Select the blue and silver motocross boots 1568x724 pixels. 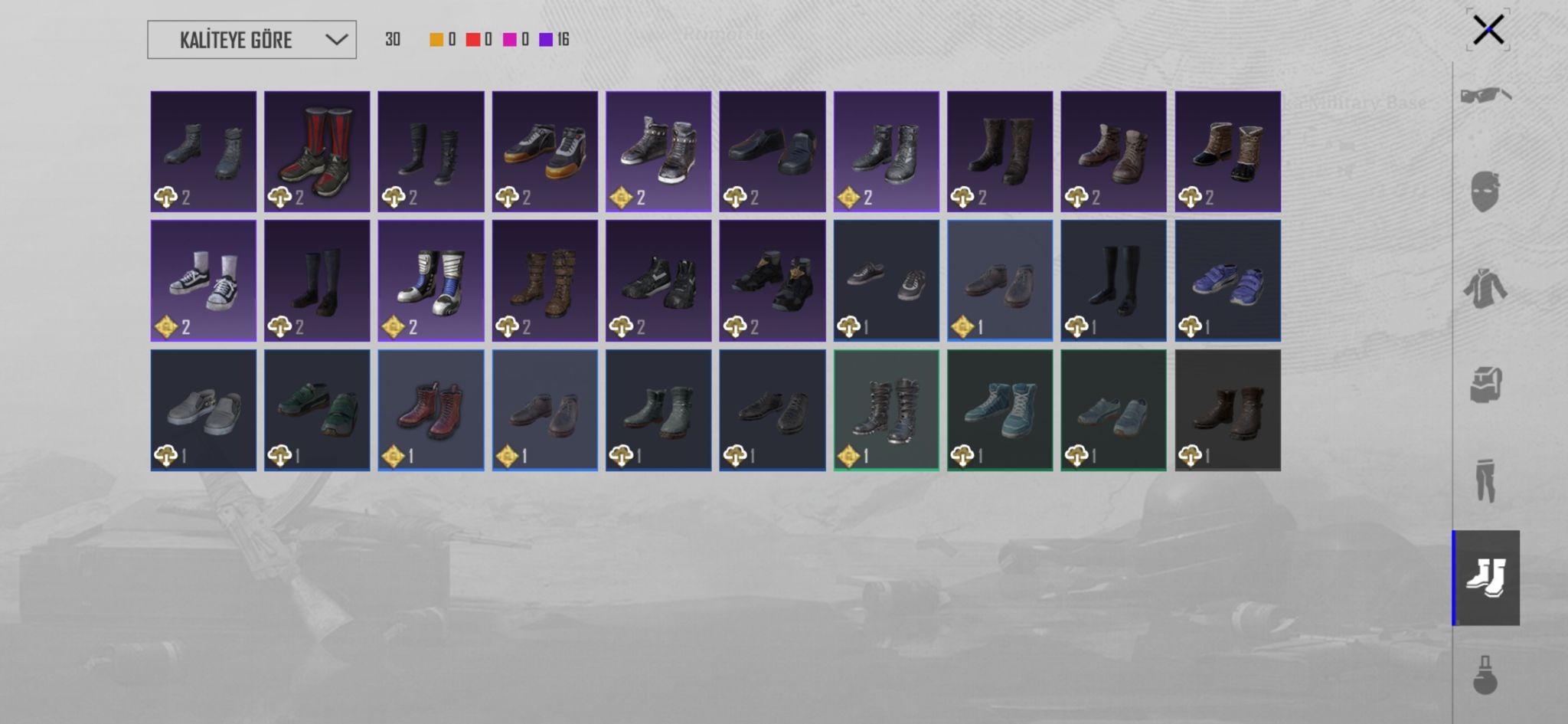coord(431,280)
